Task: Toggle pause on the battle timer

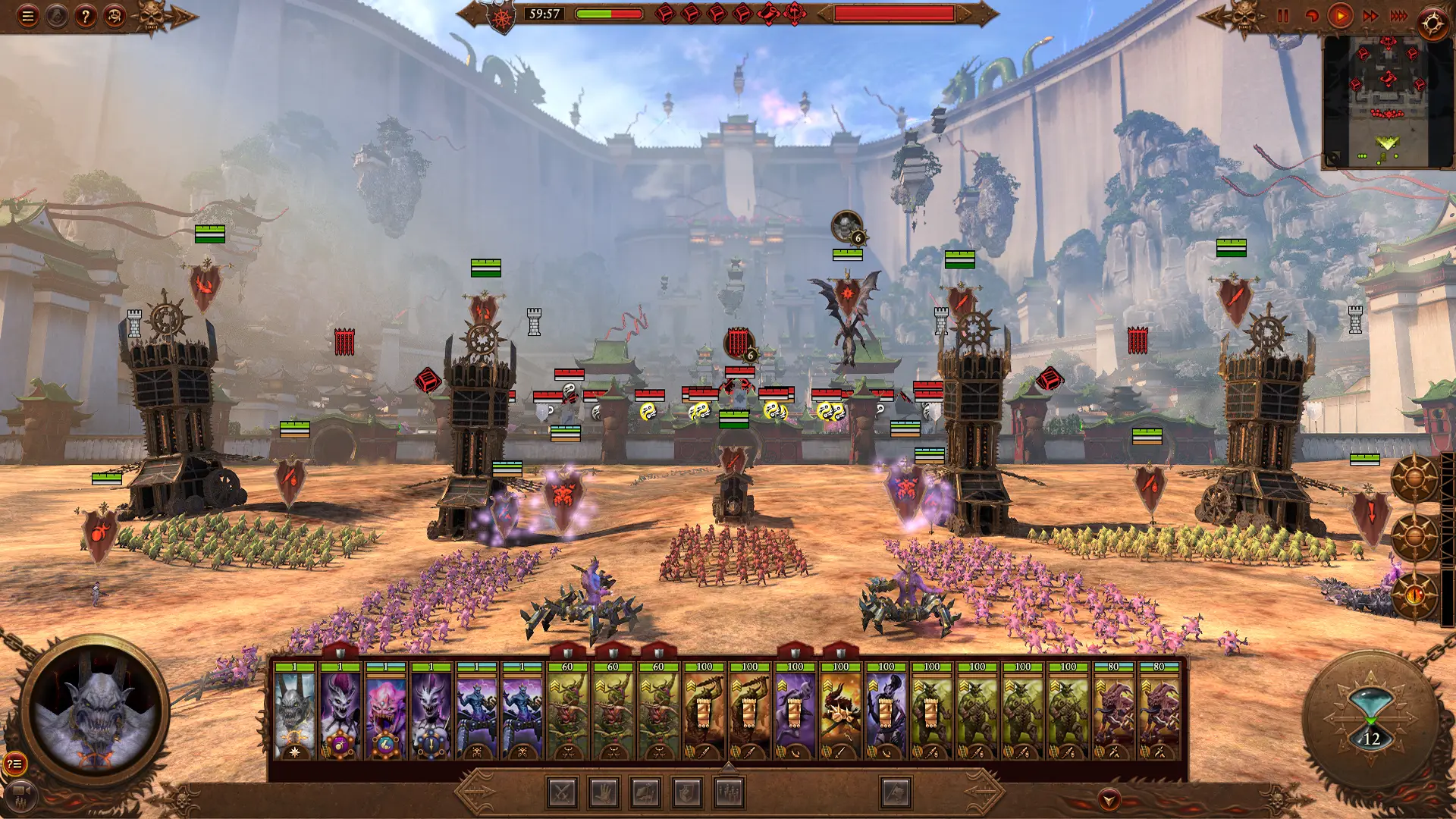Action: (x=1283, y=14)
